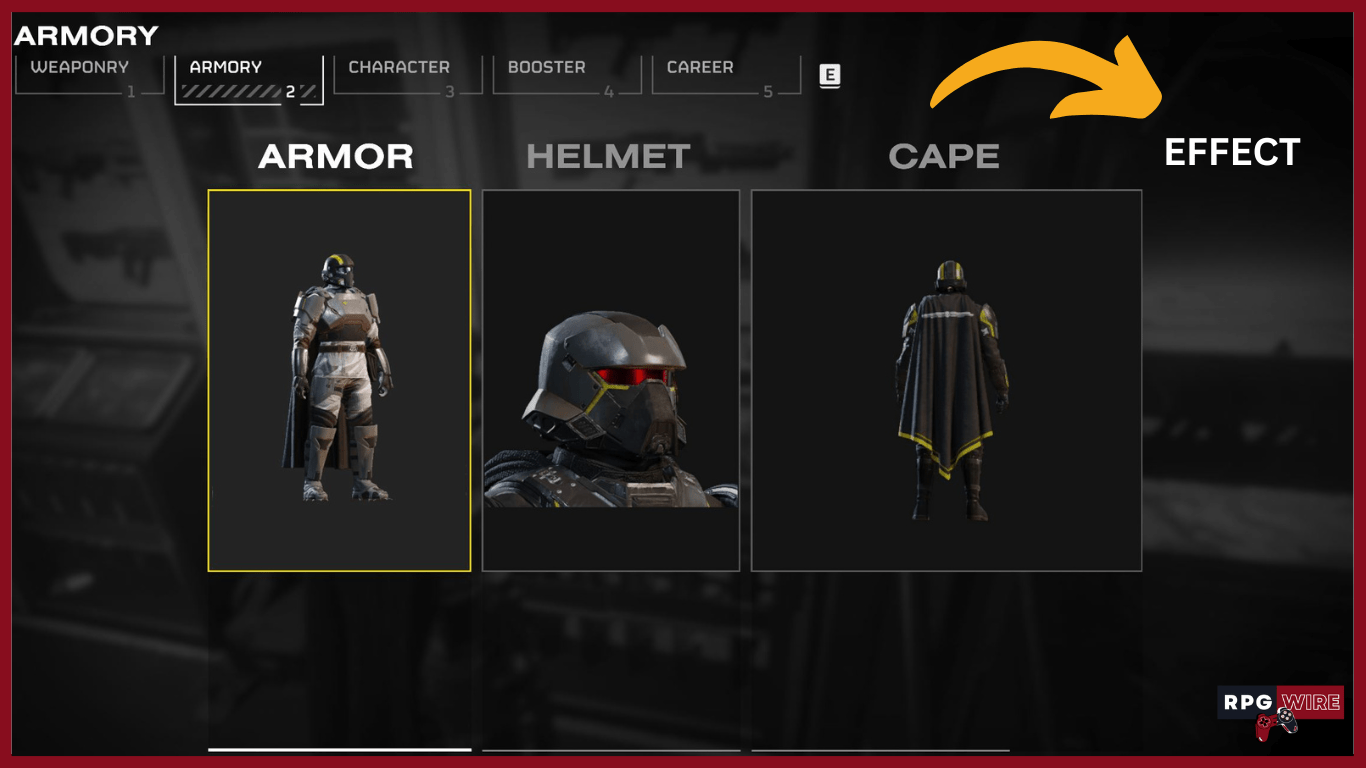Expand the HELMET category header
This screenshot has width=1366, height=768.
pyautogui.click(x=608, y=156)
